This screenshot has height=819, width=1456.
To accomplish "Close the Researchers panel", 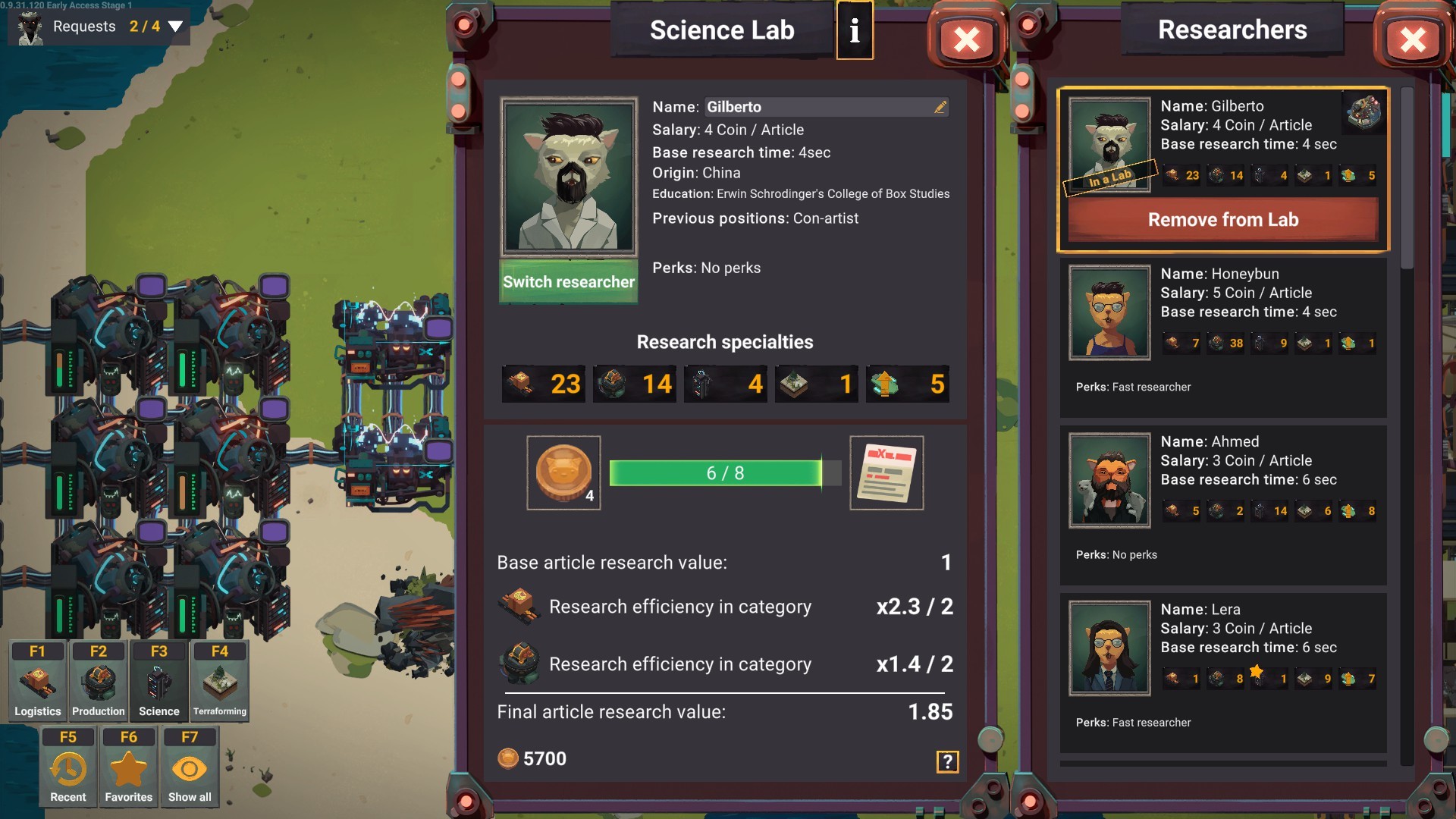I will [x=1412, y=39].
